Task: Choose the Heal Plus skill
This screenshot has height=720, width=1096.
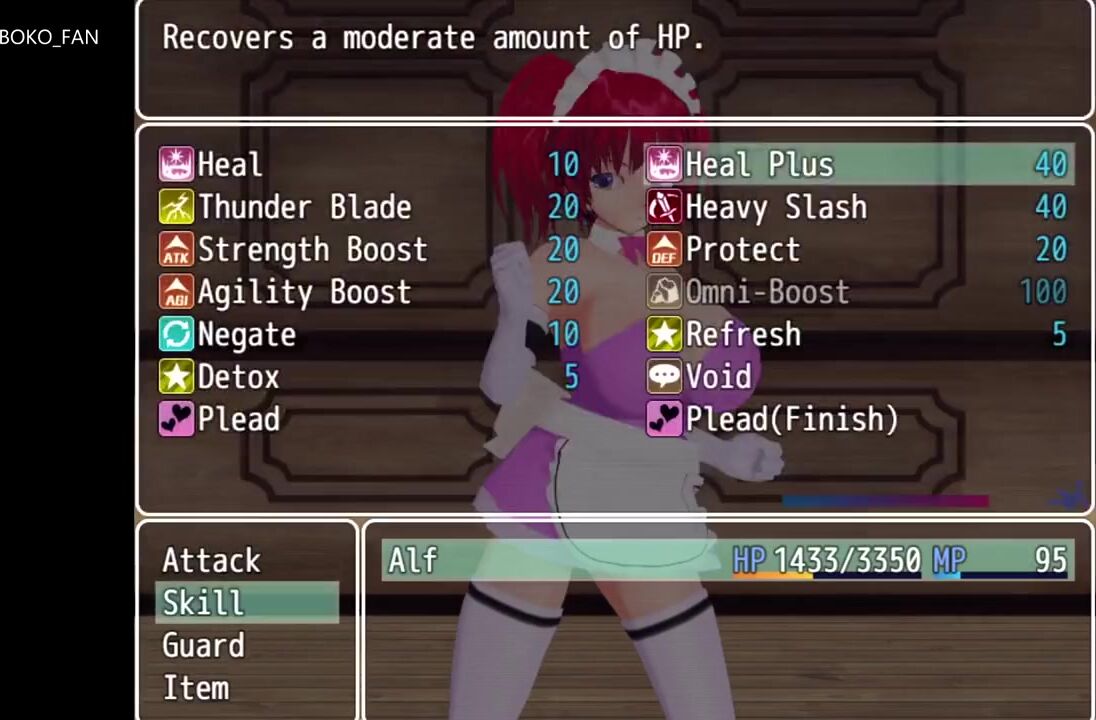Action: (759, 164)
